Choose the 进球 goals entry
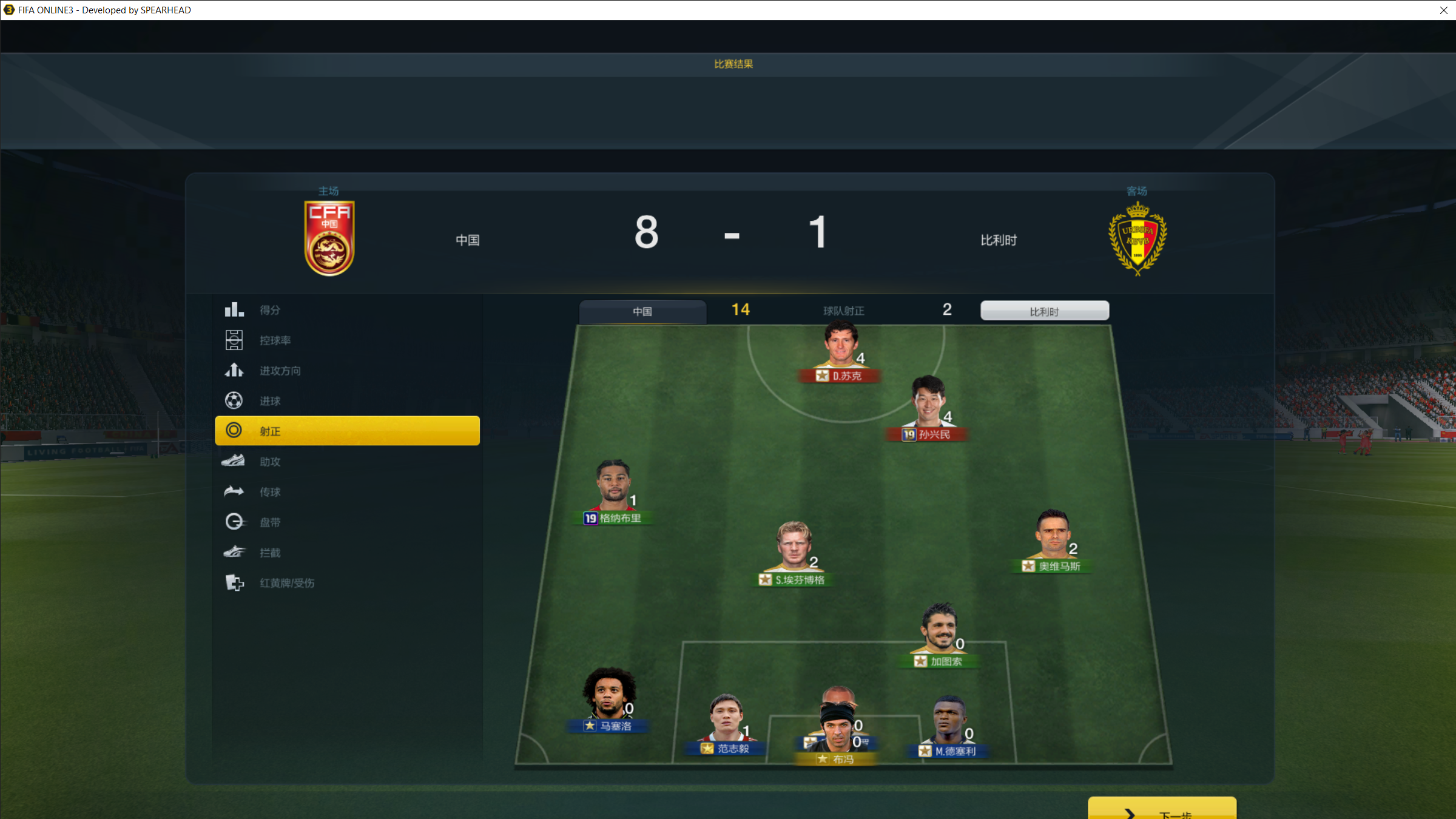 coord(270,401)
